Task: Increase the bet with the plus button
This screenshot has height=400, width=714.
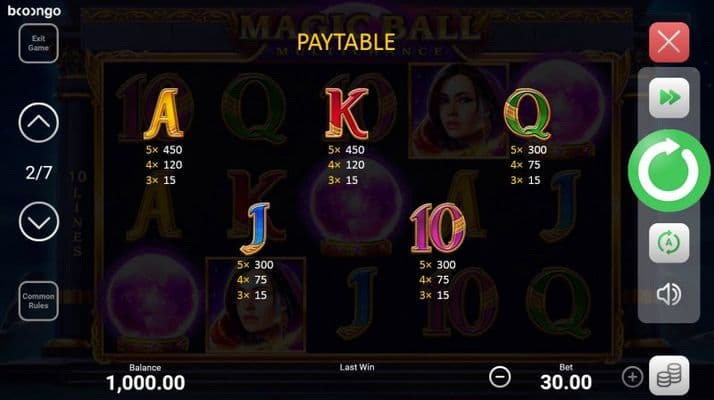Action: (x=632, y=377)
